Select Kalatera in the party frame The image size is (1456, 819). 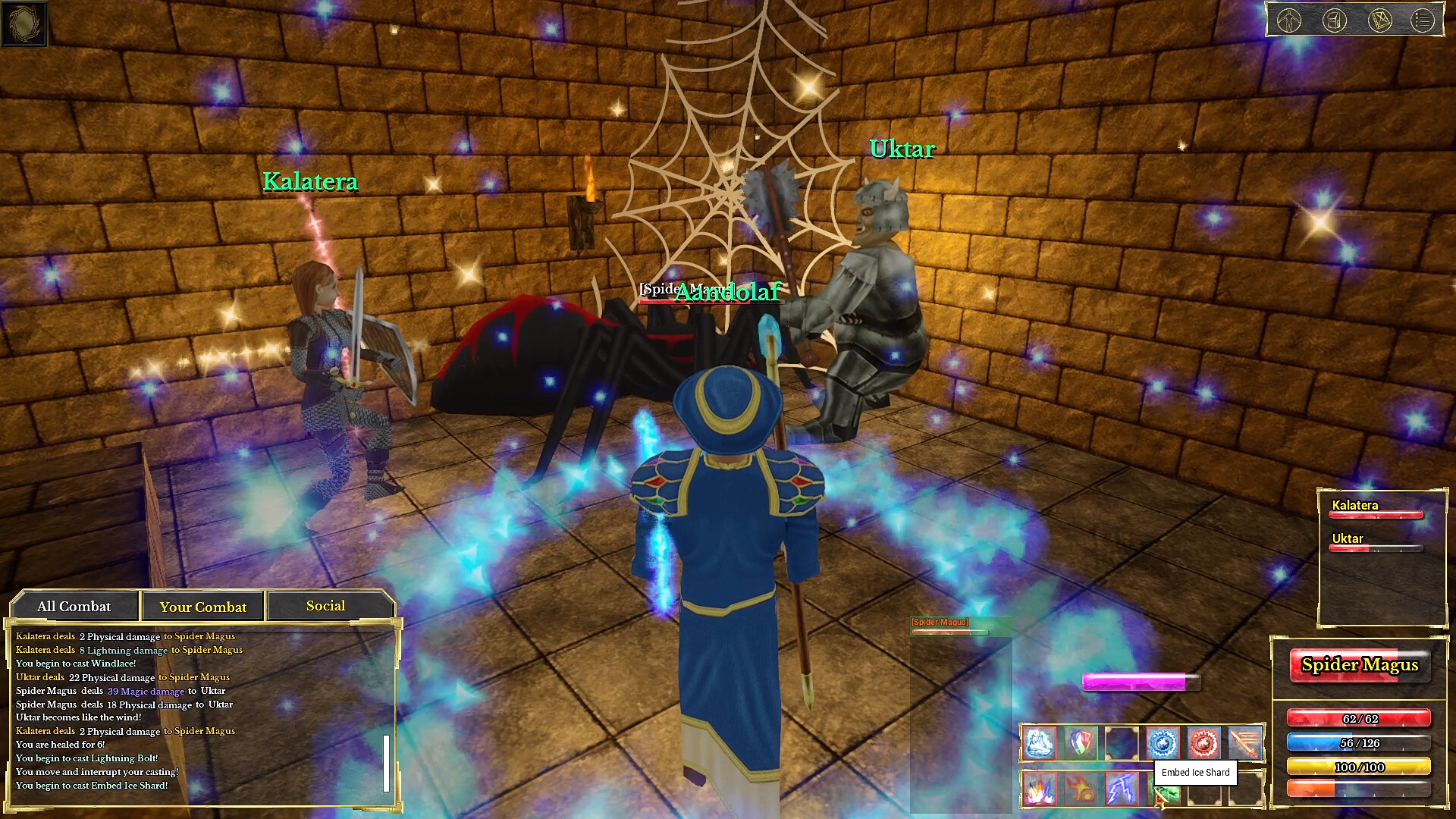point(1376,509)
